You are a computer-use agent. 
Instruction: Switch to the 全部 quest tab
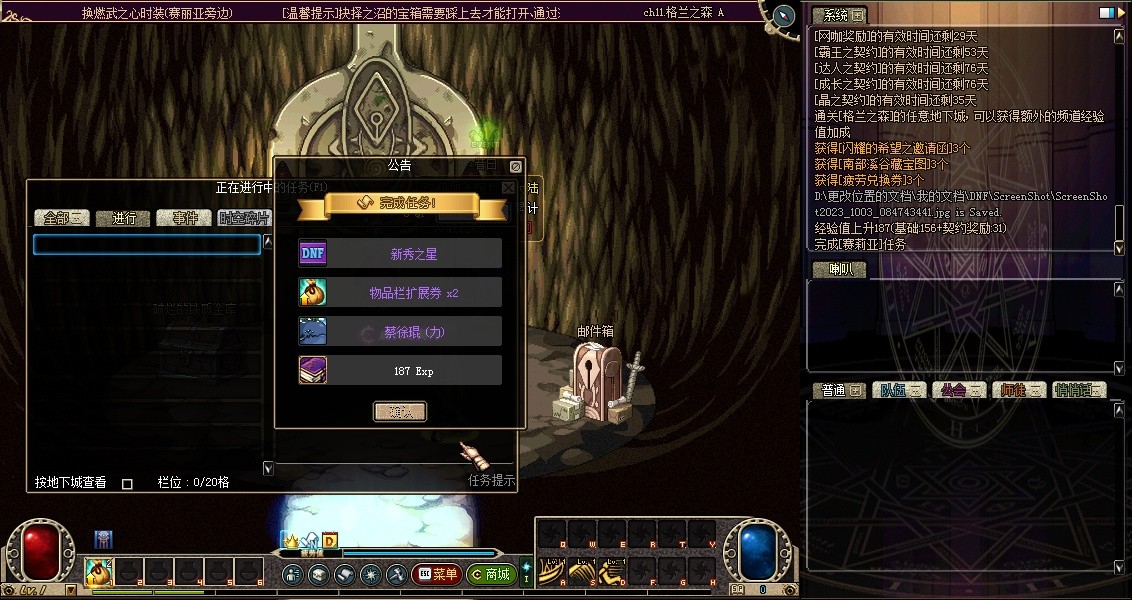click(62, 218)
